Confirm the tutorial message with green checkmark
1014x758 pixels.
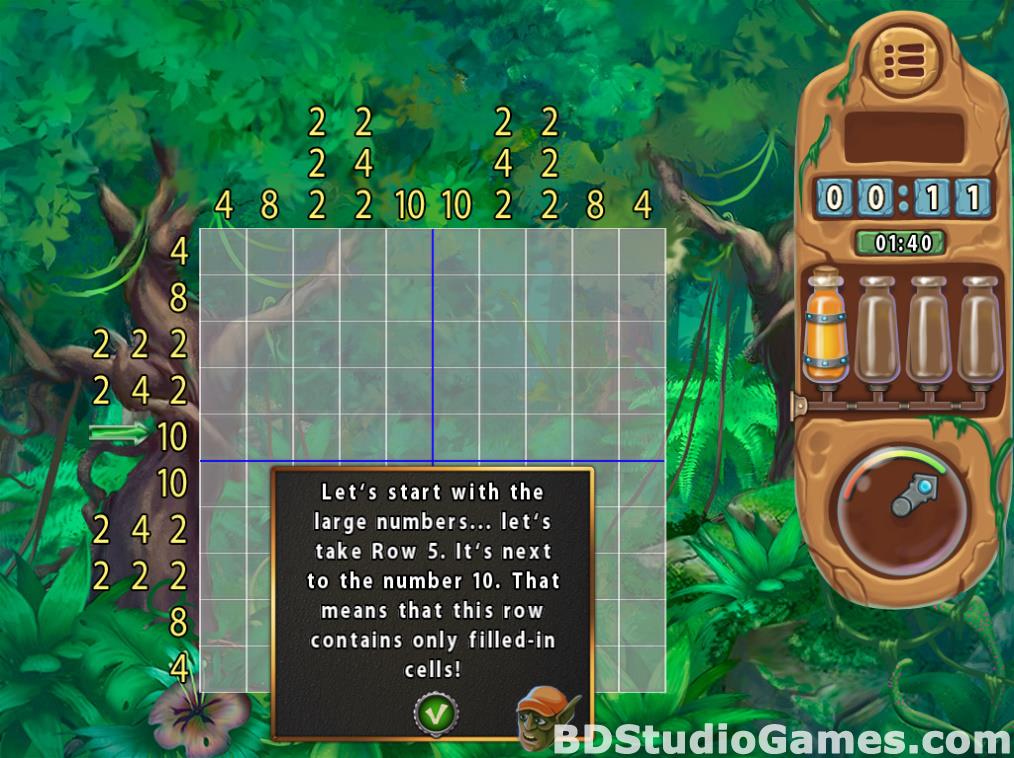click(436, 714)
